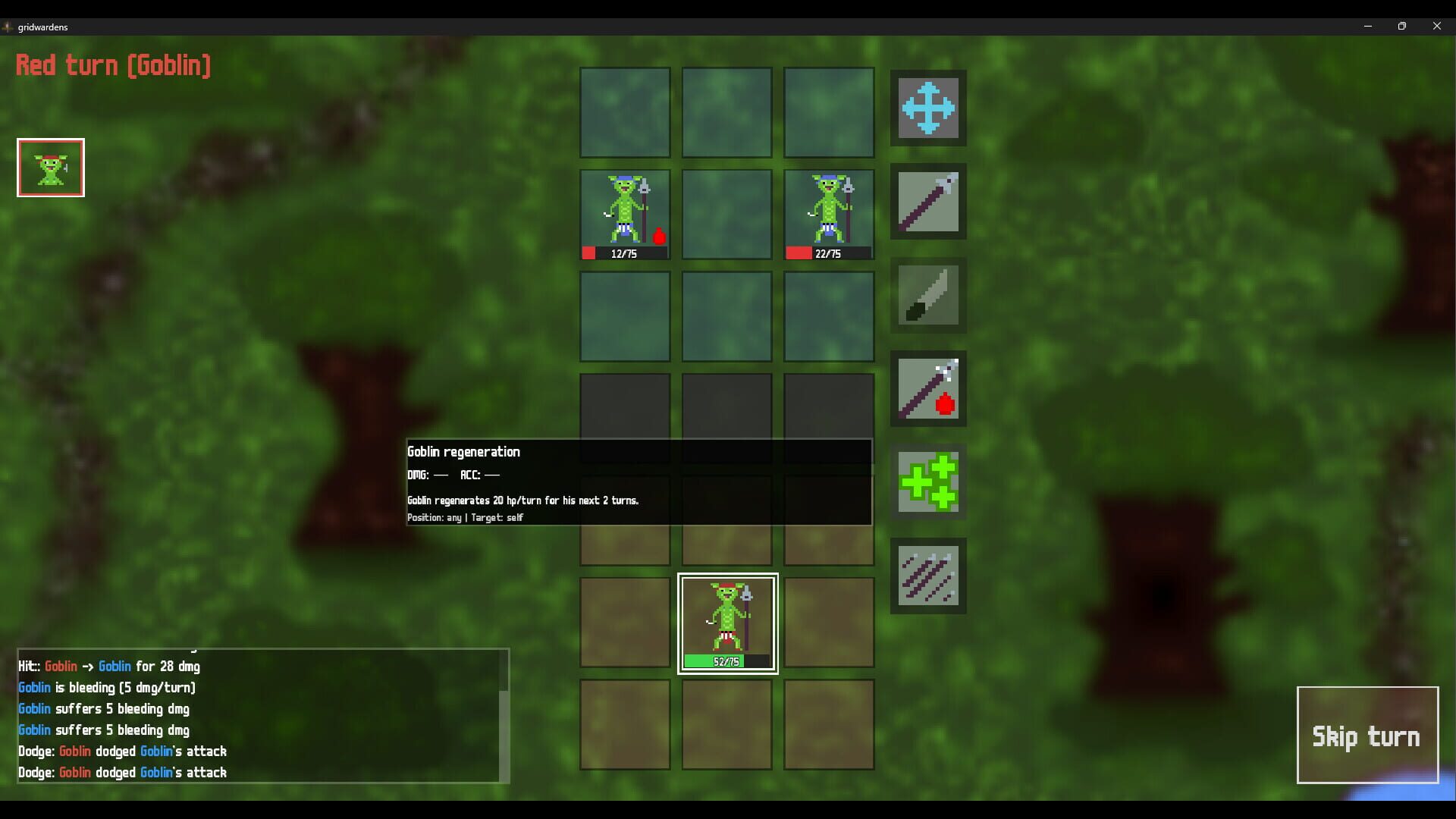Screen dimensions: 1456x819
Task: Select the Move ability icon
Action: 928,108
